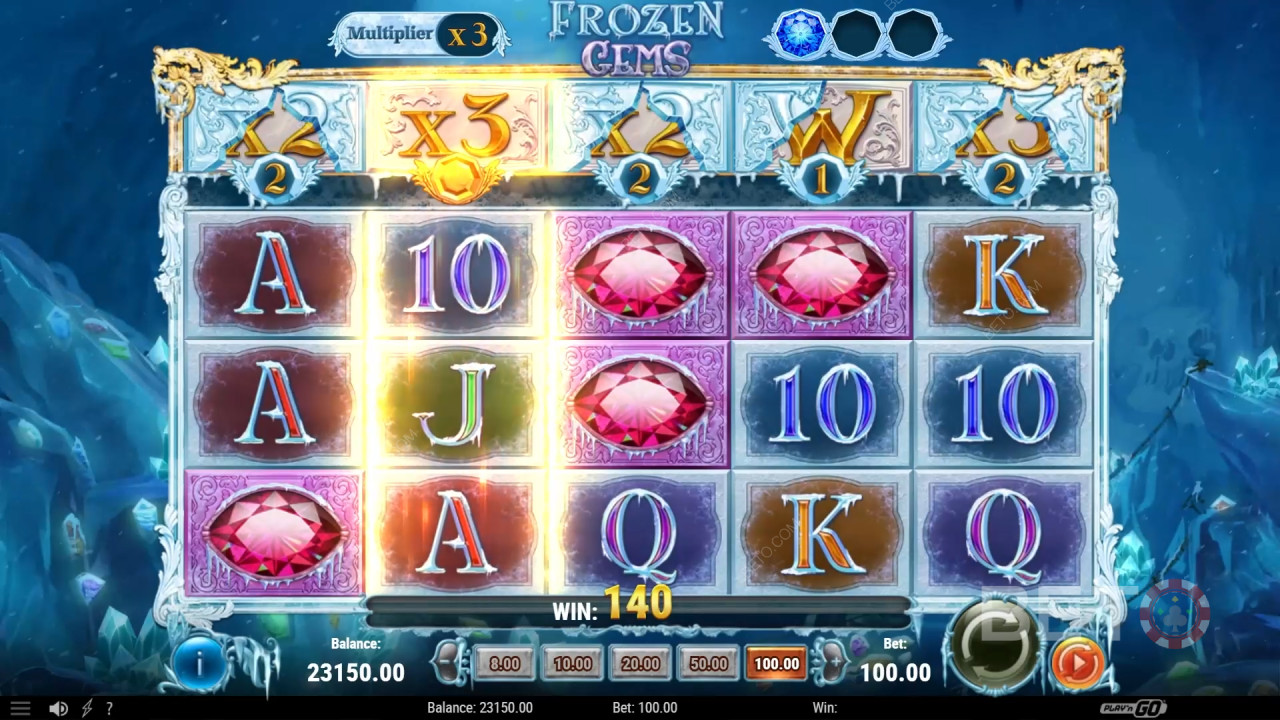Open help with the question mark icon
The width and height of the screenshot is (1280, 720).
click(109, 708)
